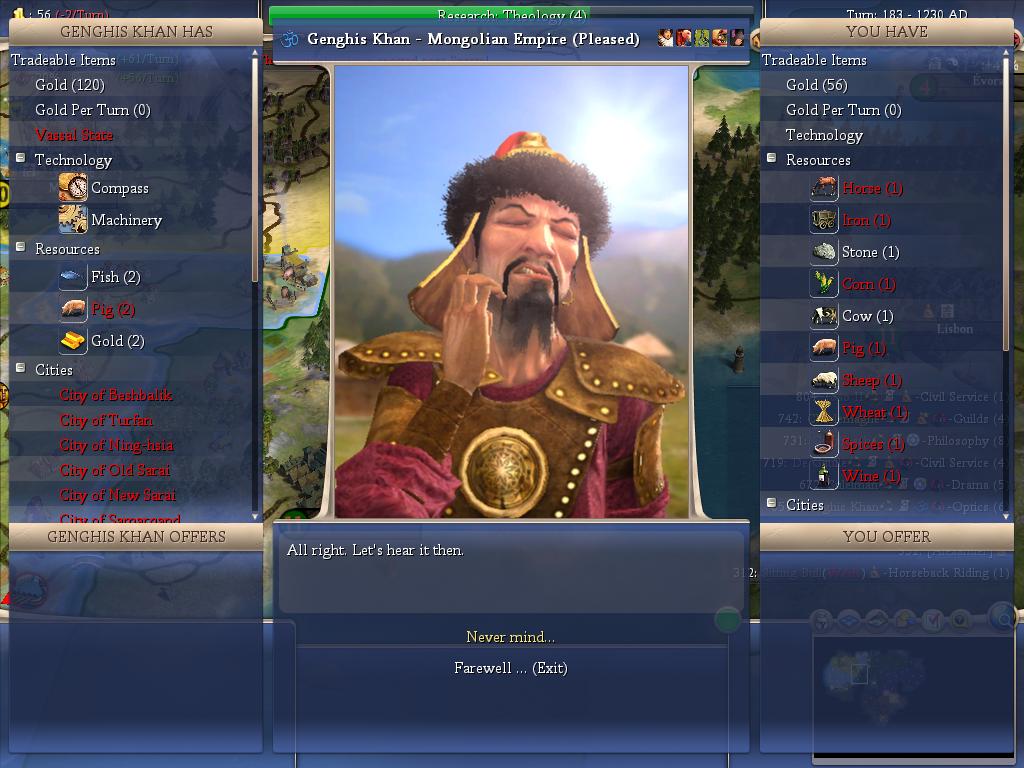This screenshot has width=1024, height=768.
Task: Add Genghis Khan's Compass technology to trade
Action: coord(119,188)
